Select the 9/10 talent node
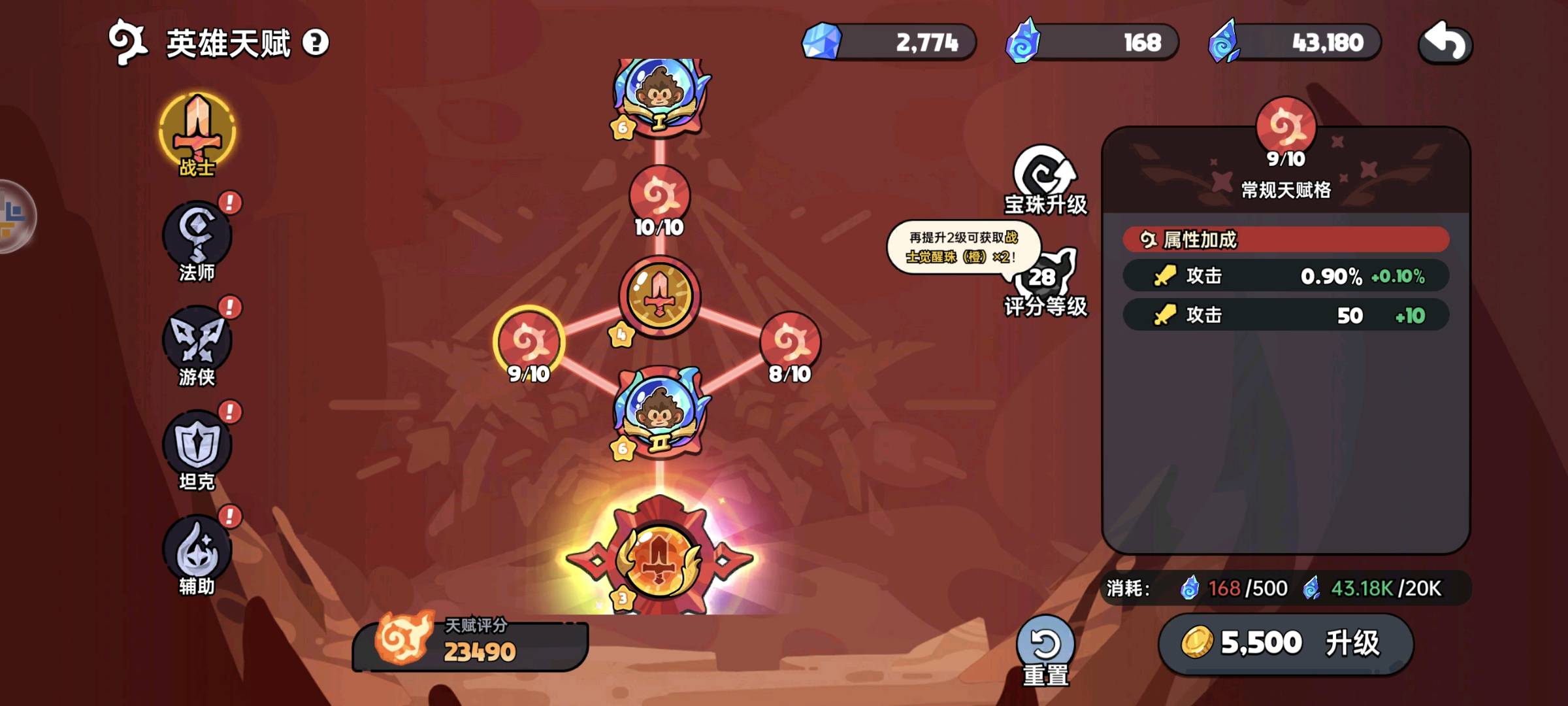The height and width of the screenshot is (706, 1568). click(x=529, y=341)
